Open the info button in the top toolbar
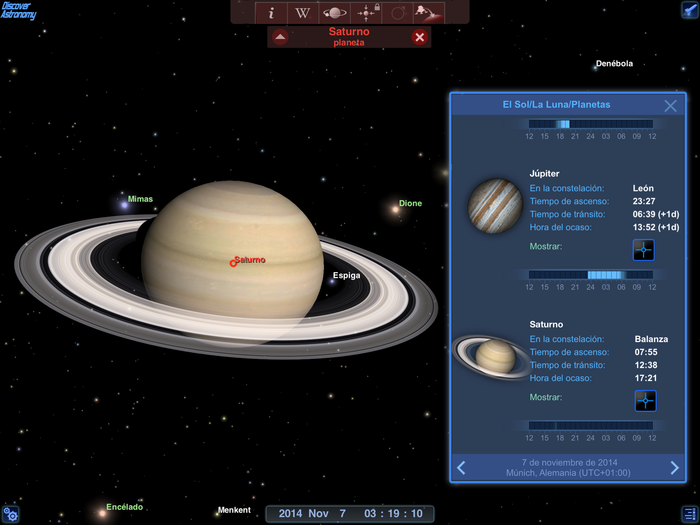The height and width of the screenshot is (525, 700). 271,13
